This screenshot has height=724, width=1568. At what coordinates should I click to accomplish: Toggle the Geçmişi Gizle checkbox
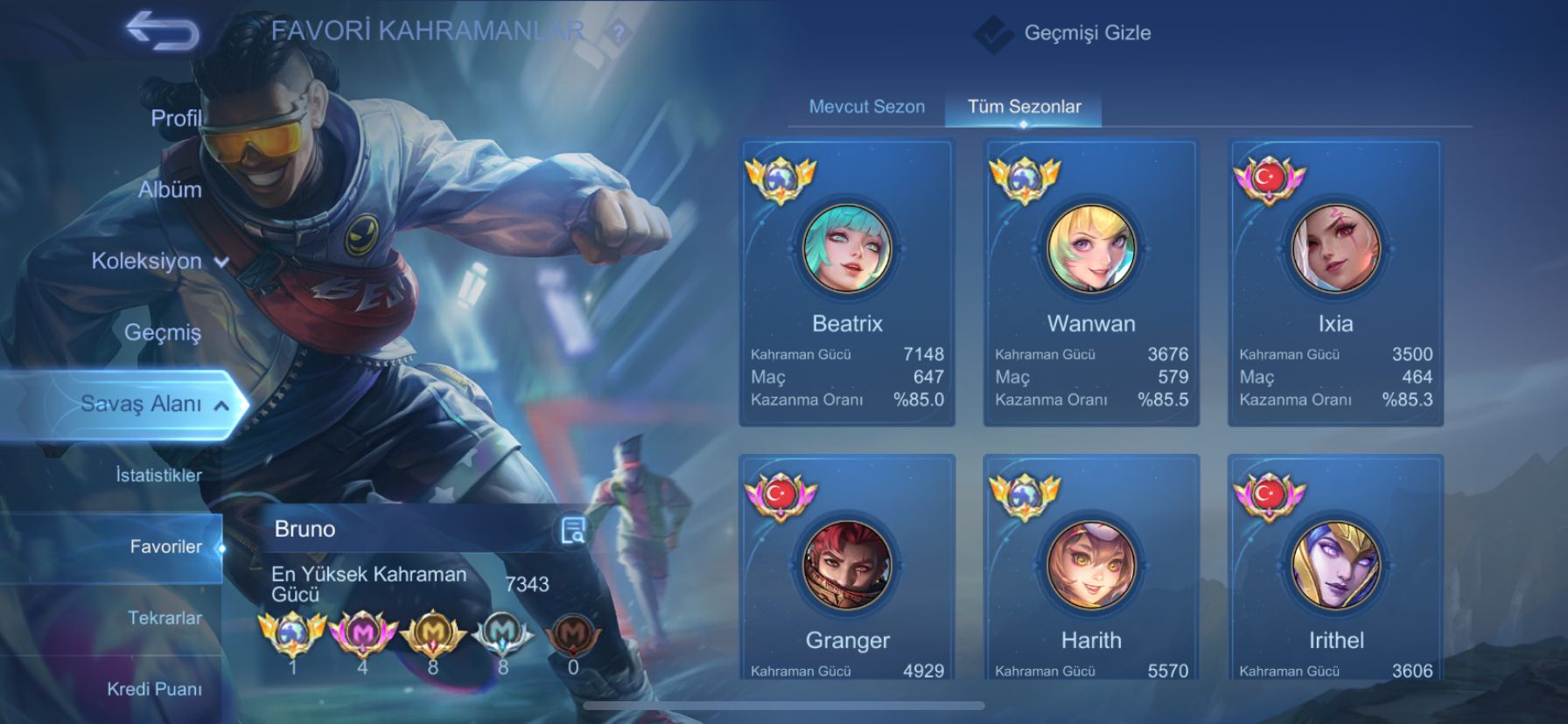pyautogui.click(x=993, y=34)
